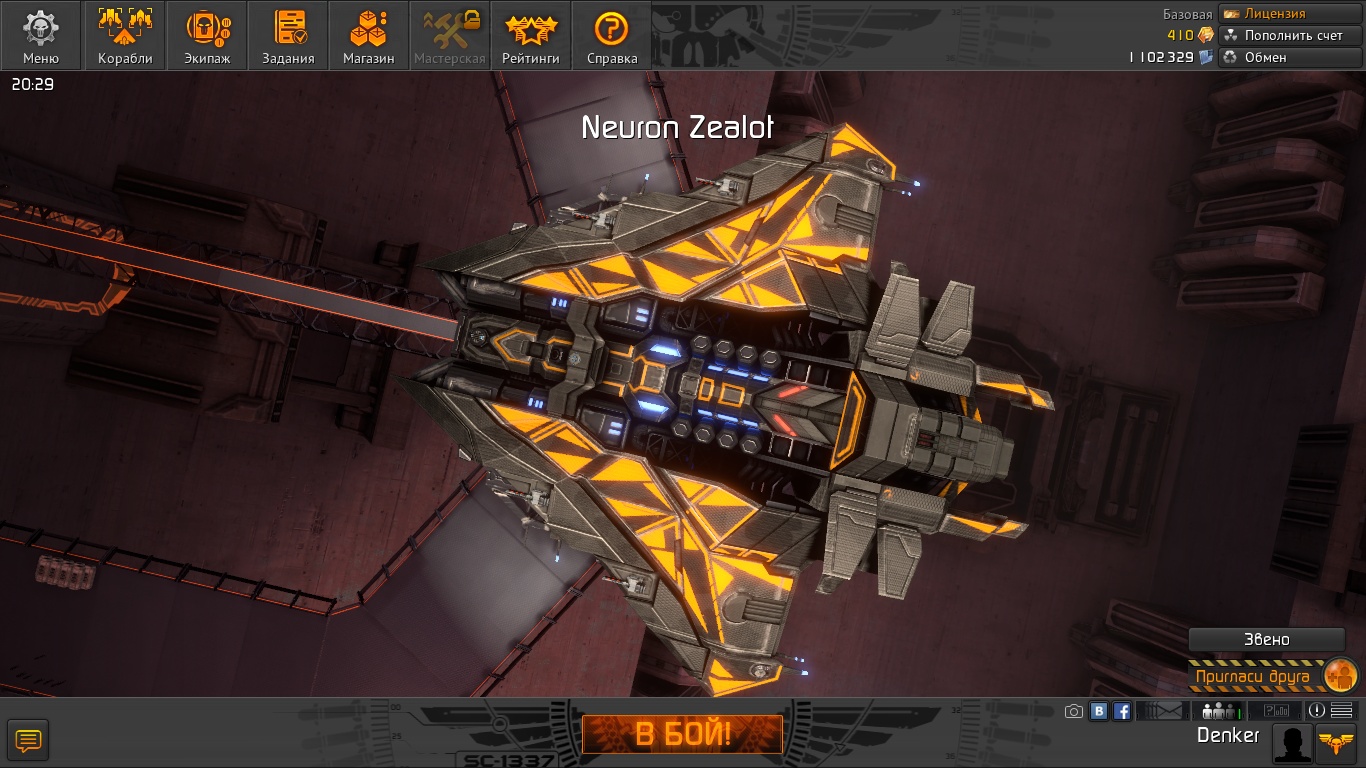Open the Магазин shop
Image resolution: width=1366 pixels, height=768 pixels.
(368, 36)
